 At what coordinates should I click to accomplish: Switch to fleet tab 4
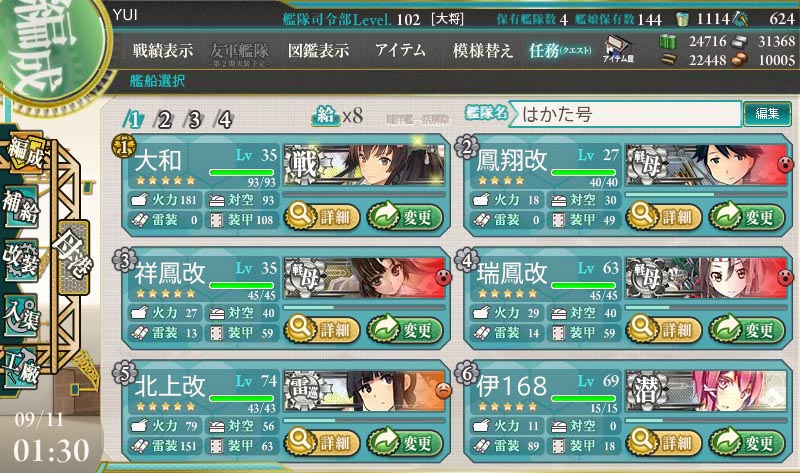225,120
